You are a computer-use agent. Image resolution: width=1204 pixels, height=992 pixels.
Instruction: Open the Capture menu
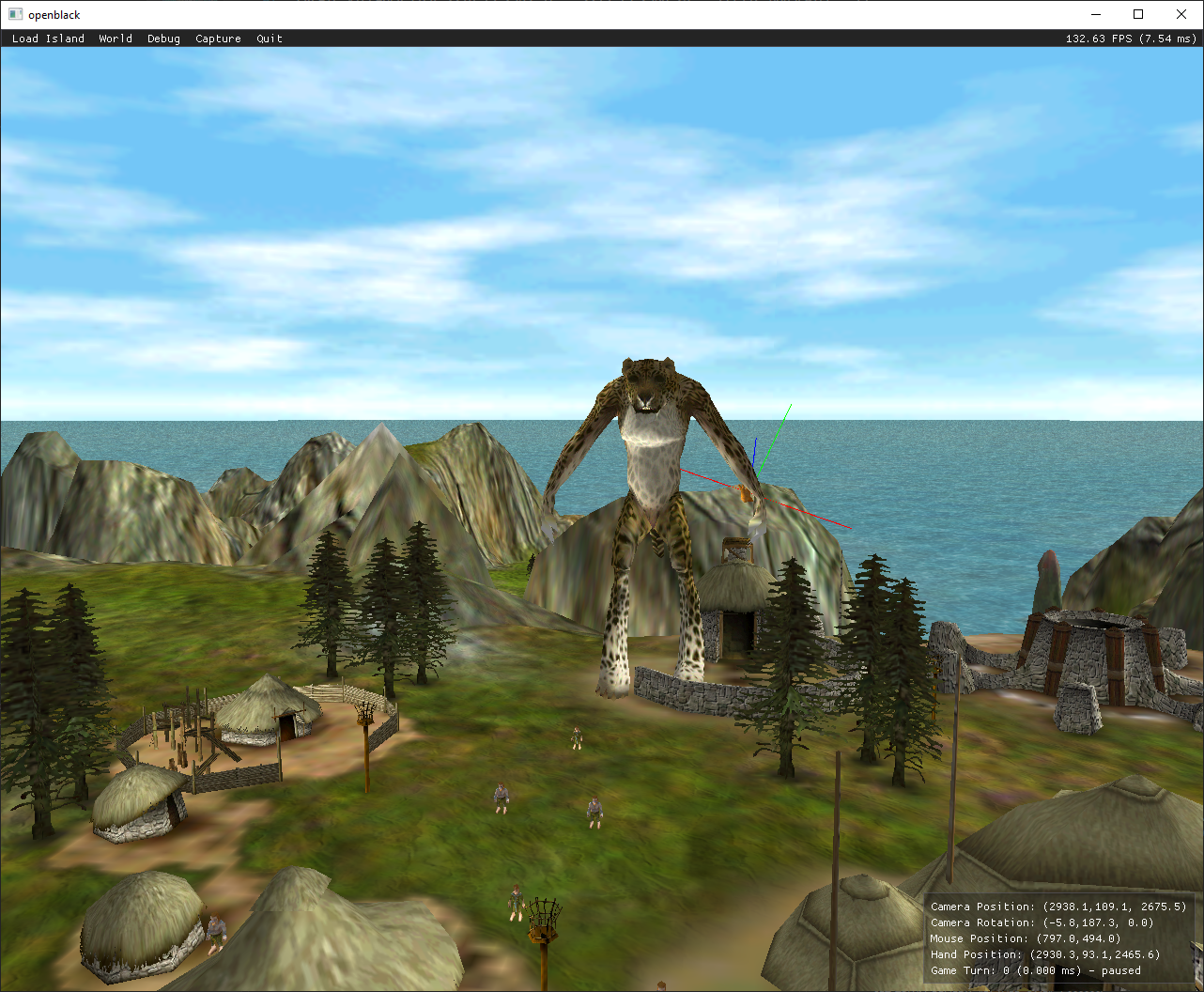tap(218, 39)
